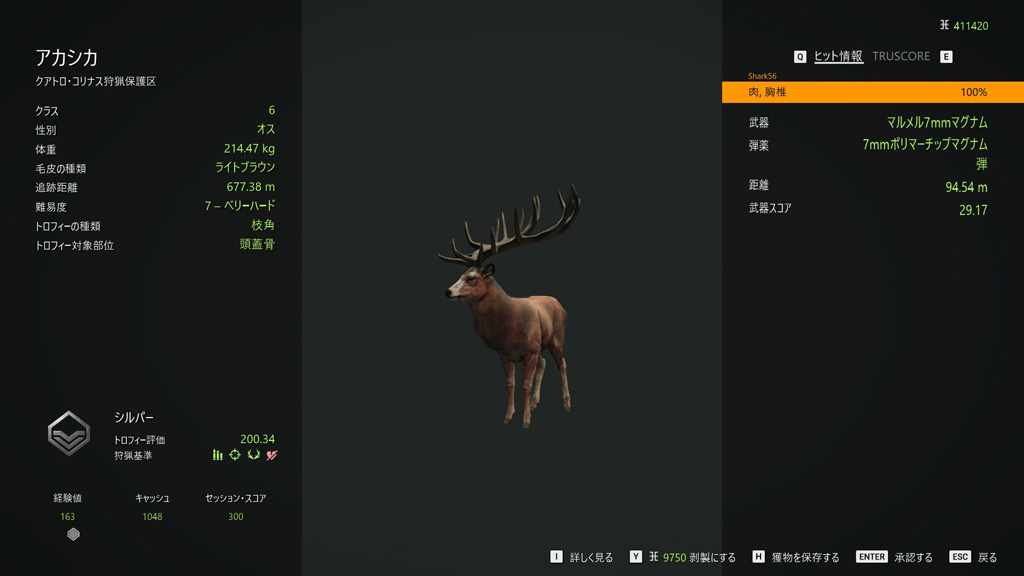Switch to the TRUSCORE tab
1024x576 pixels.
point(900,57)
